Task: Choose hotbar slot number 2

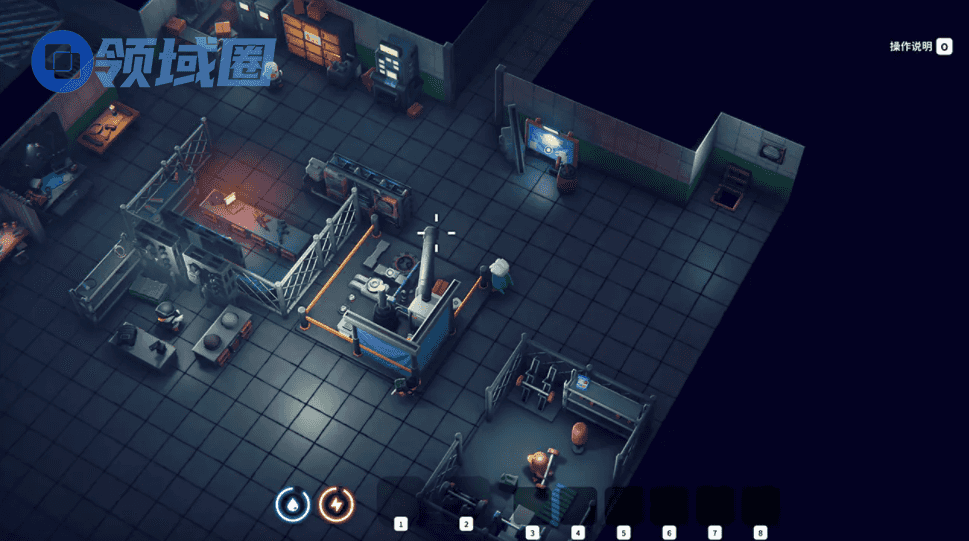Action: click(x=465, y=501)
